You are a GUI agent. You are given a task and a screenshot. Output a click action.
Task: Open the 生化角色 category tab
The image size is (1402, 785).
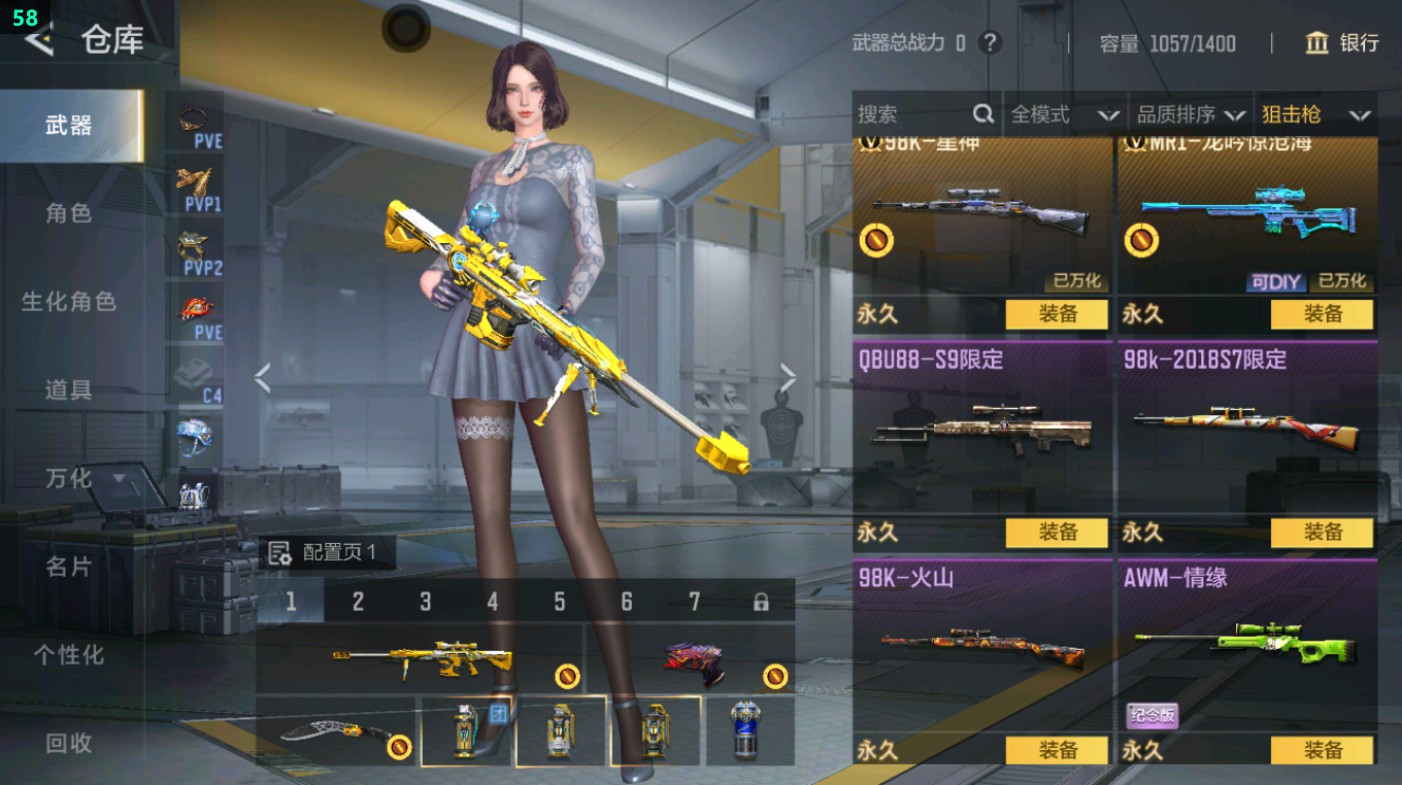coord(69,301)
